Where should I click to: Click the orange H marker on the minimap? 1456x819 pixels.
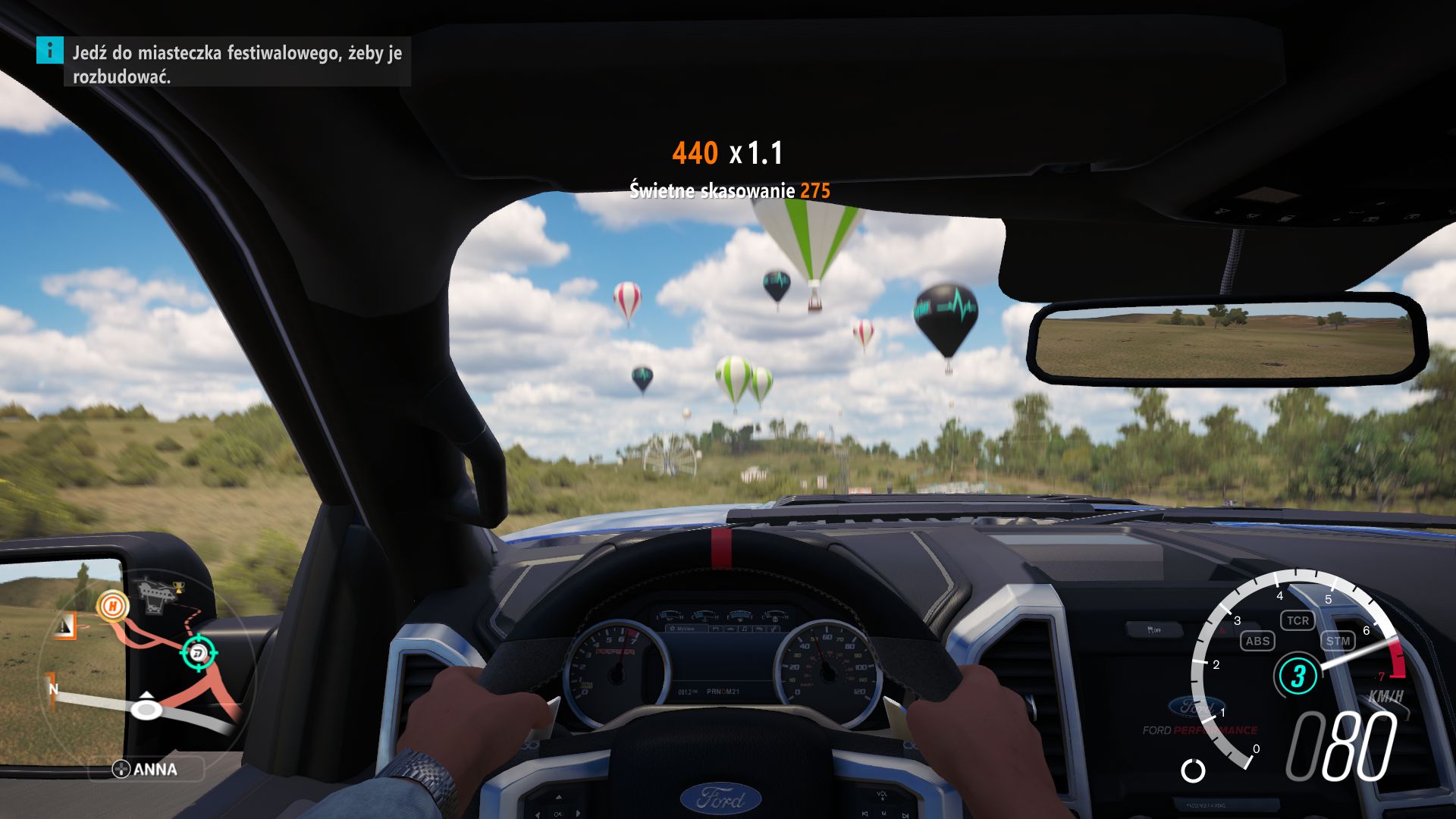(x=114, y=607)
